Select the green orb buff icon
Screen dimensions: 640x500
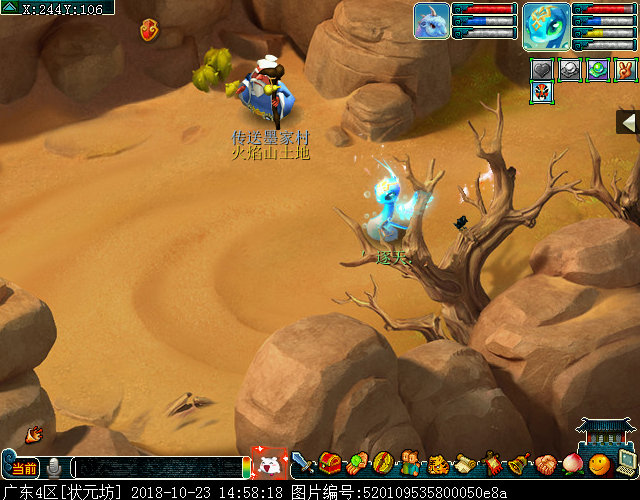point(597,70)
